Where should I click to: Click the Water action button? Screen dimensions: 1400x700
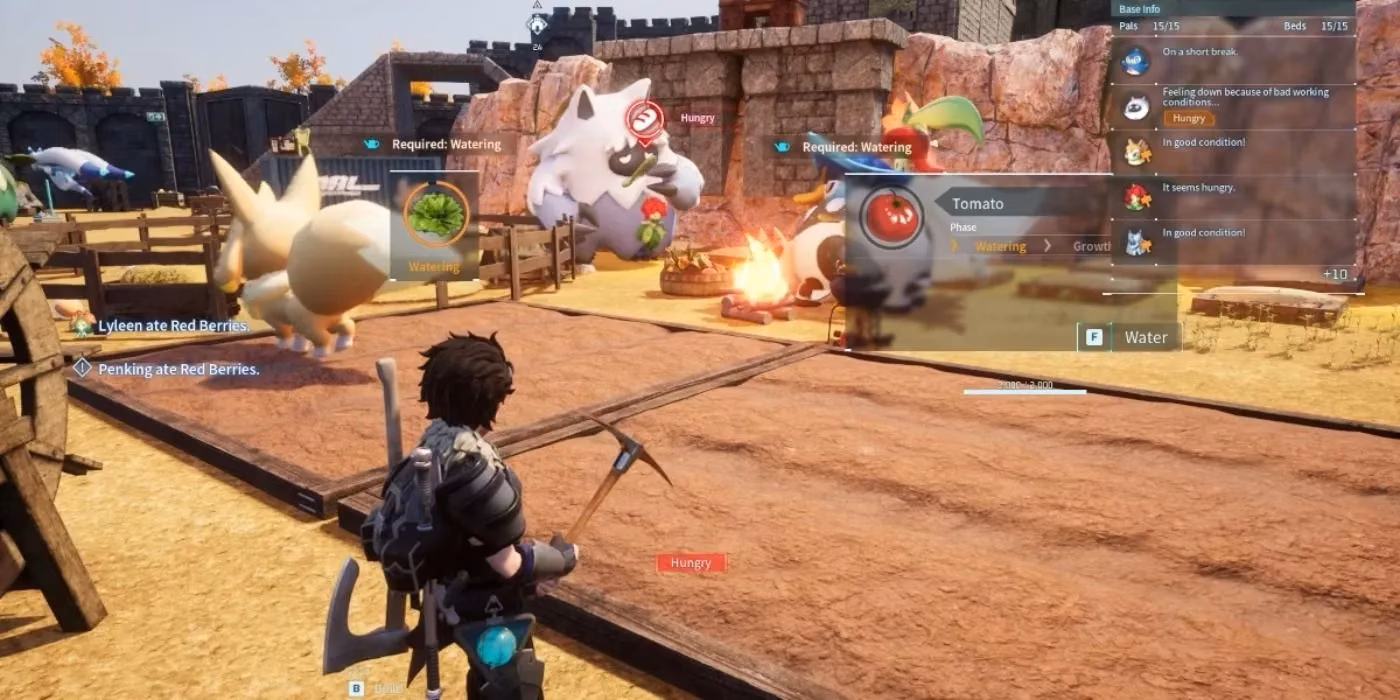point(1130,337)
